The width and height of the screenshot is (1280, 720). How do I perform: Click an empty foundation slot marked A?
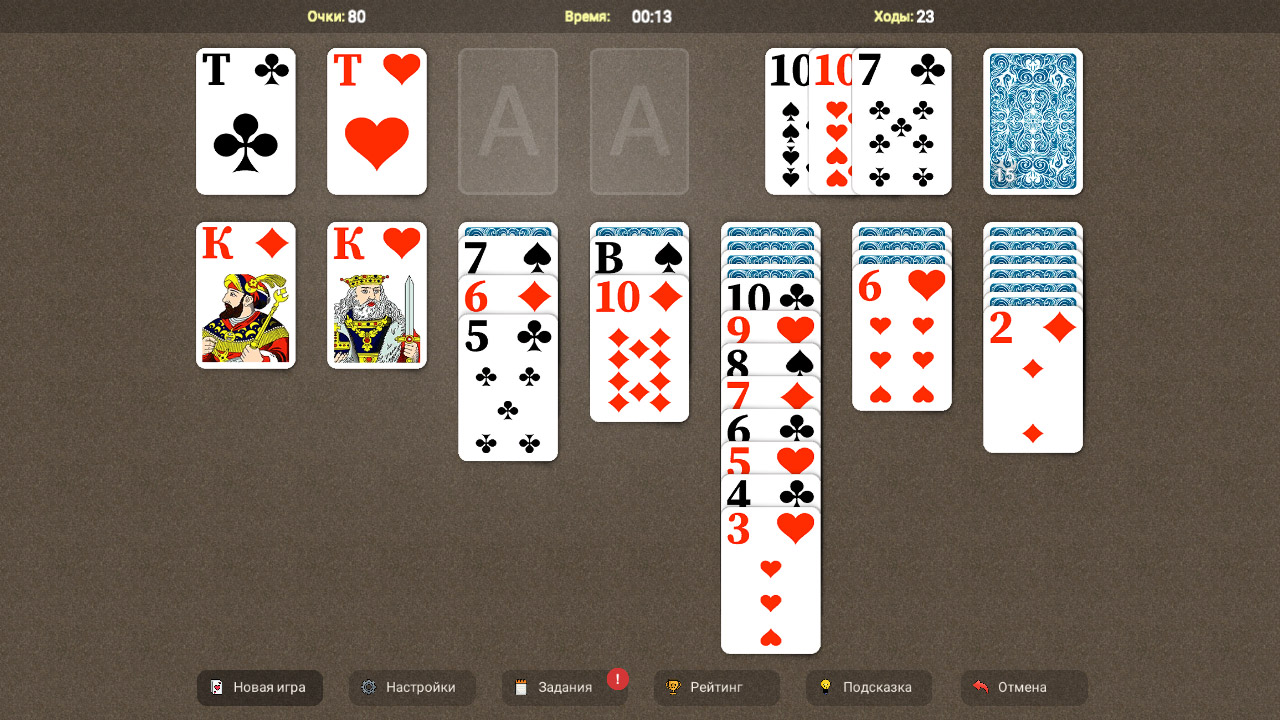(508, 120)
